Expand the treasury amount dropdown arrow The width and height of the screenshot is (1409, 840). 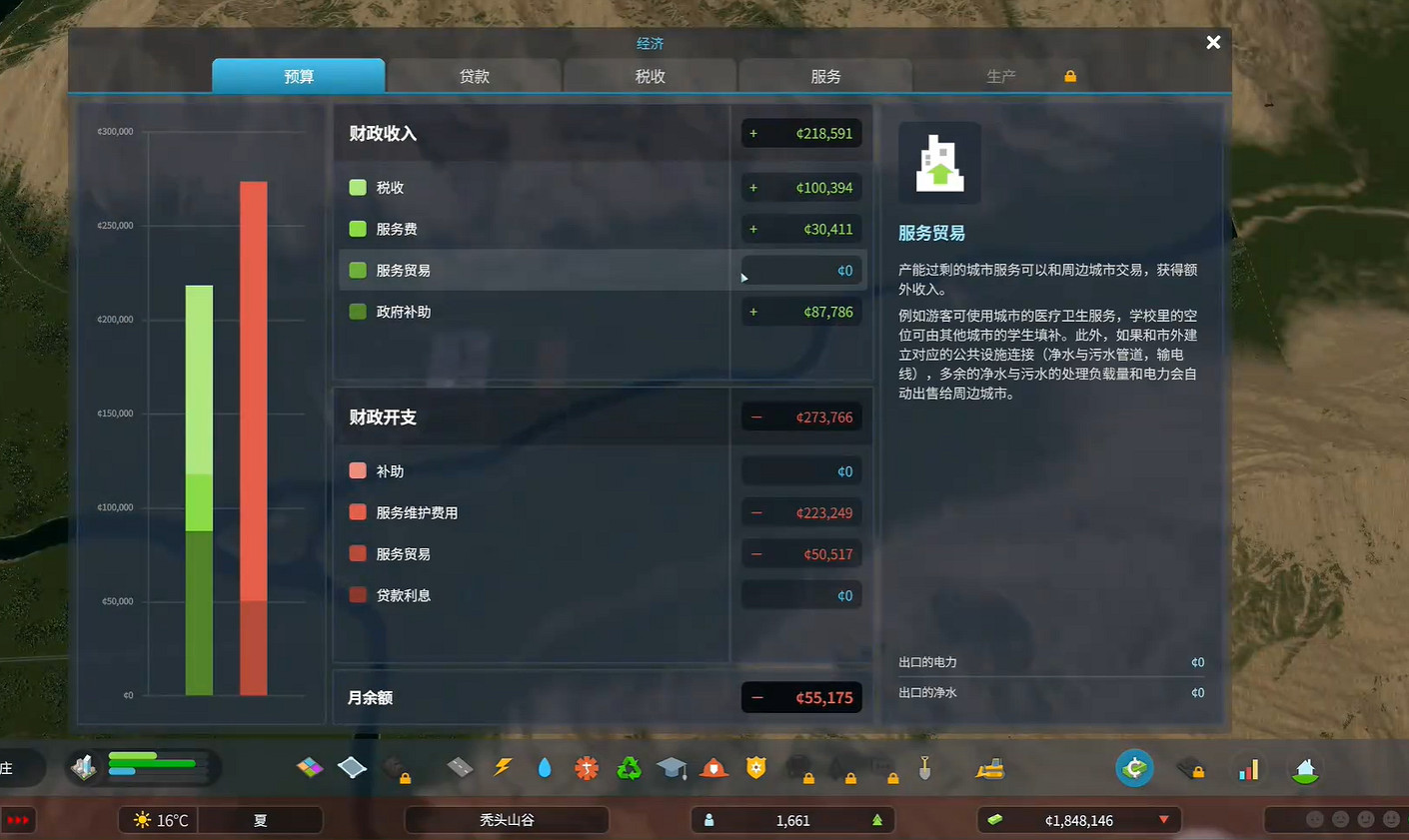click(1165, 820)
